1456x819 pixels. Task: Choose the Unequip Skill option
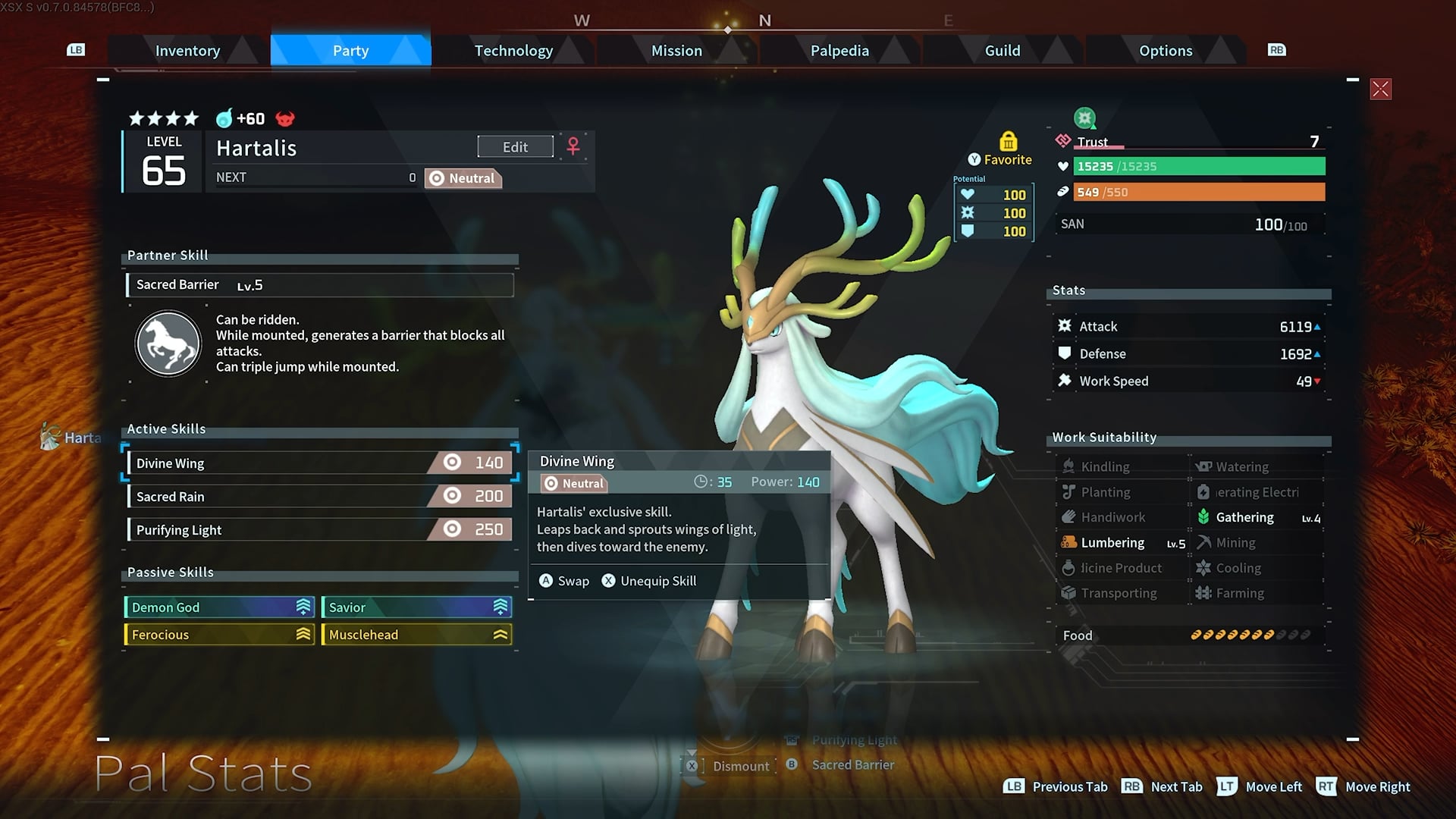click(x=649, y=581)
